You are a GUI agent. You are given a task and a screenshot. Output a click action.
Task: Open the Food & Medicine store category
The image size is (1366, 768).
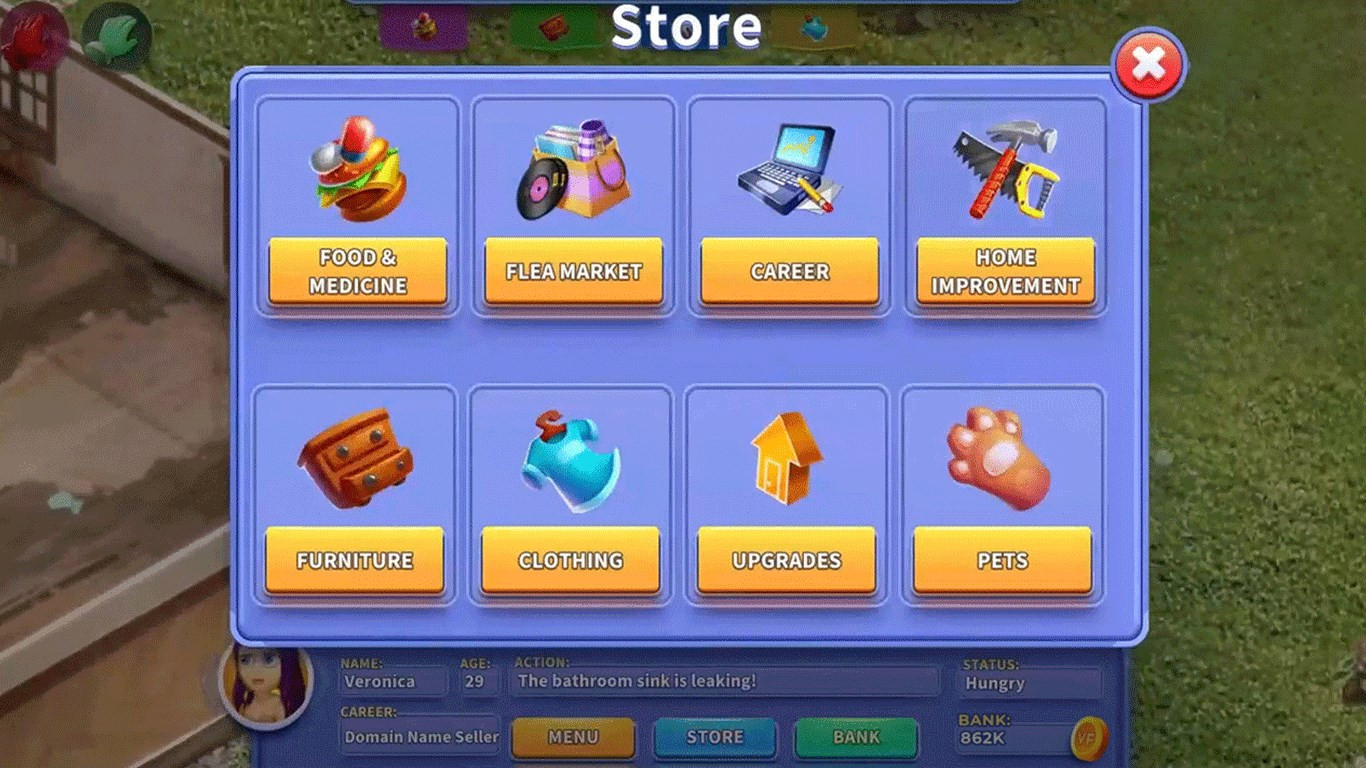358,271
